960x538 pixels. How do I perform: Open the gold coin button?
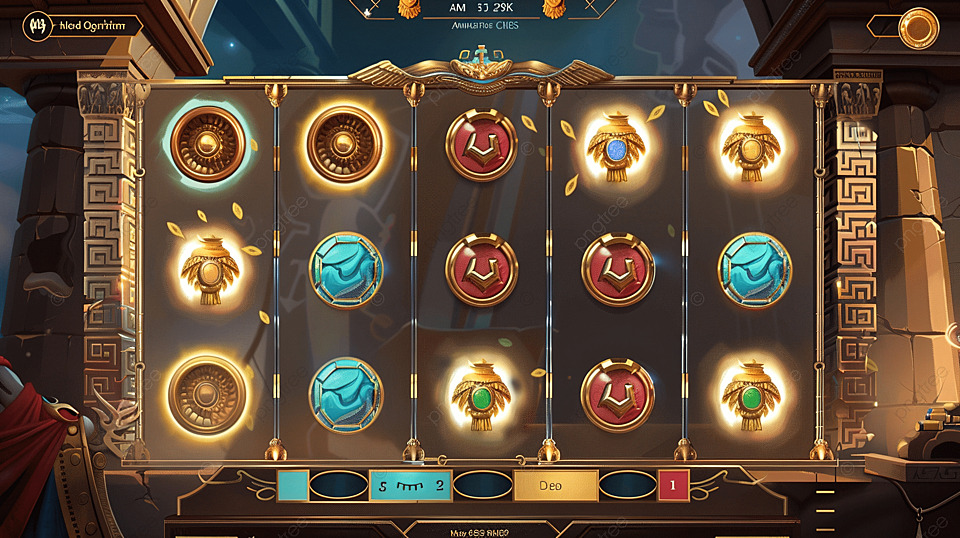[x=918, y=28]
